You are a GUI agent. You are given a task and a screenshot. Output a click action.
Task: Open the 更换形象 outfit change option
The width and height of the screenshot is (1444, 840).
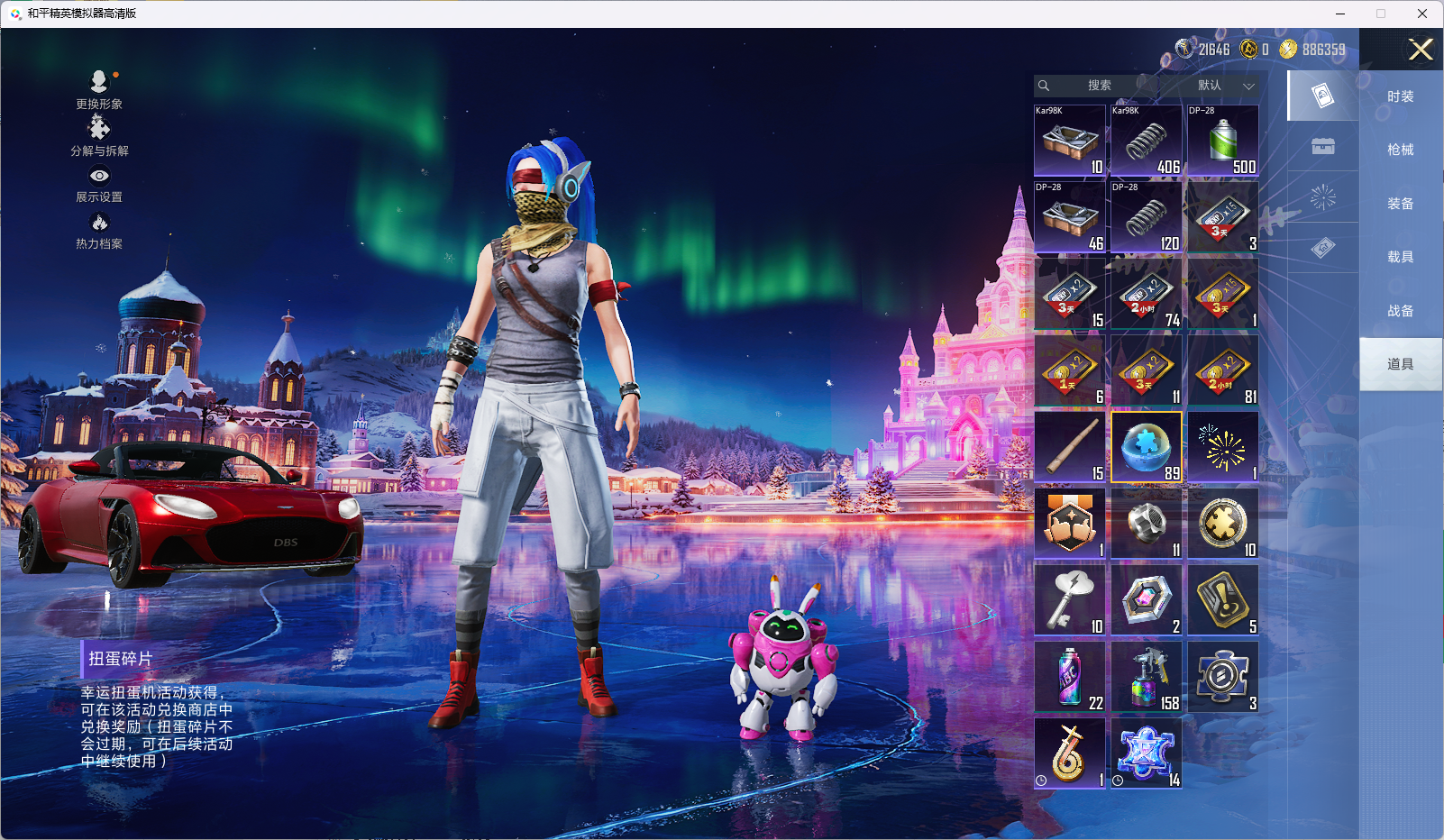pos(99,89)
